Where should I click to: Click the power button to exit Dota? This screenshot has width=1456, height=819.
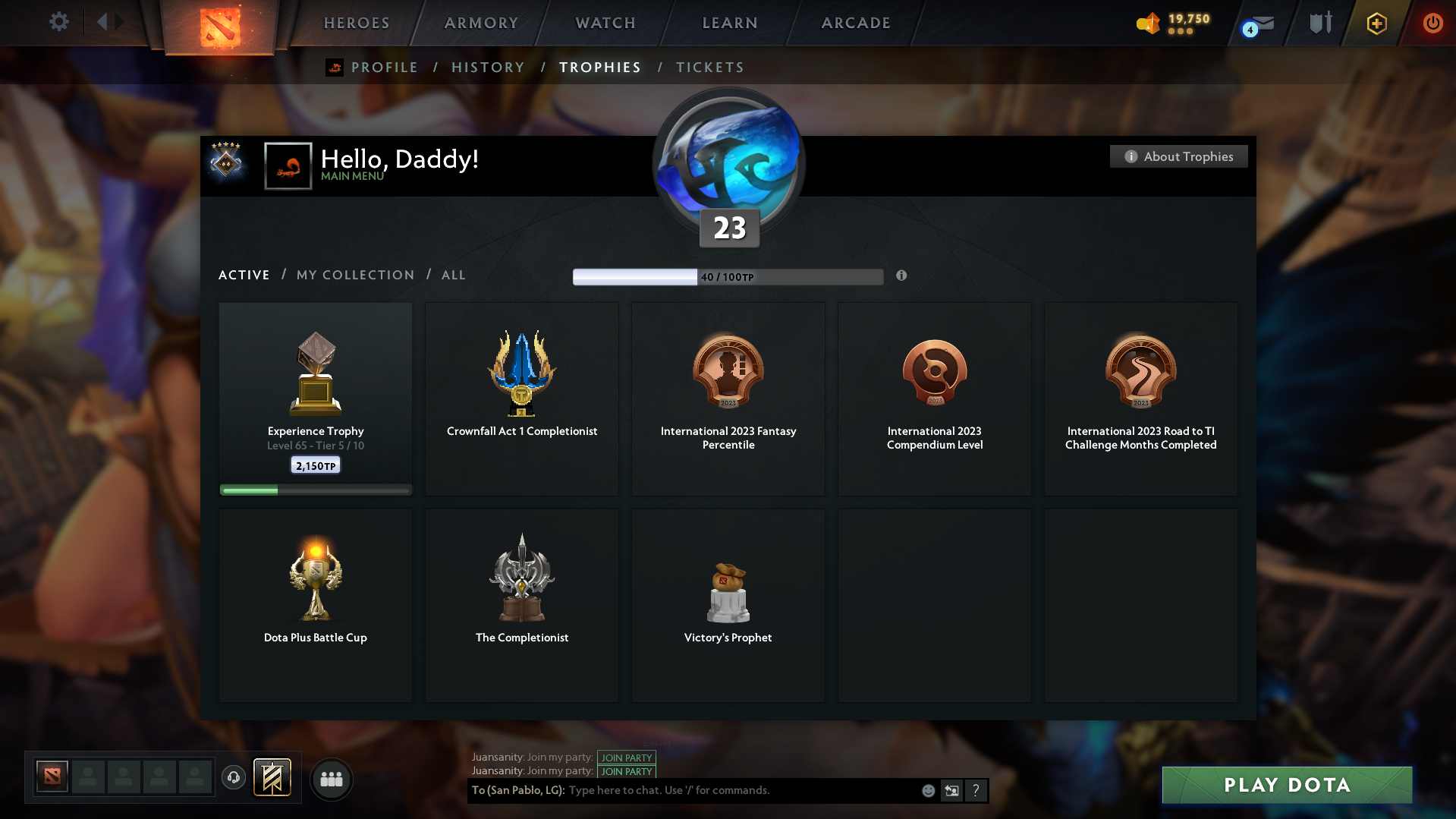[1432, 23]
